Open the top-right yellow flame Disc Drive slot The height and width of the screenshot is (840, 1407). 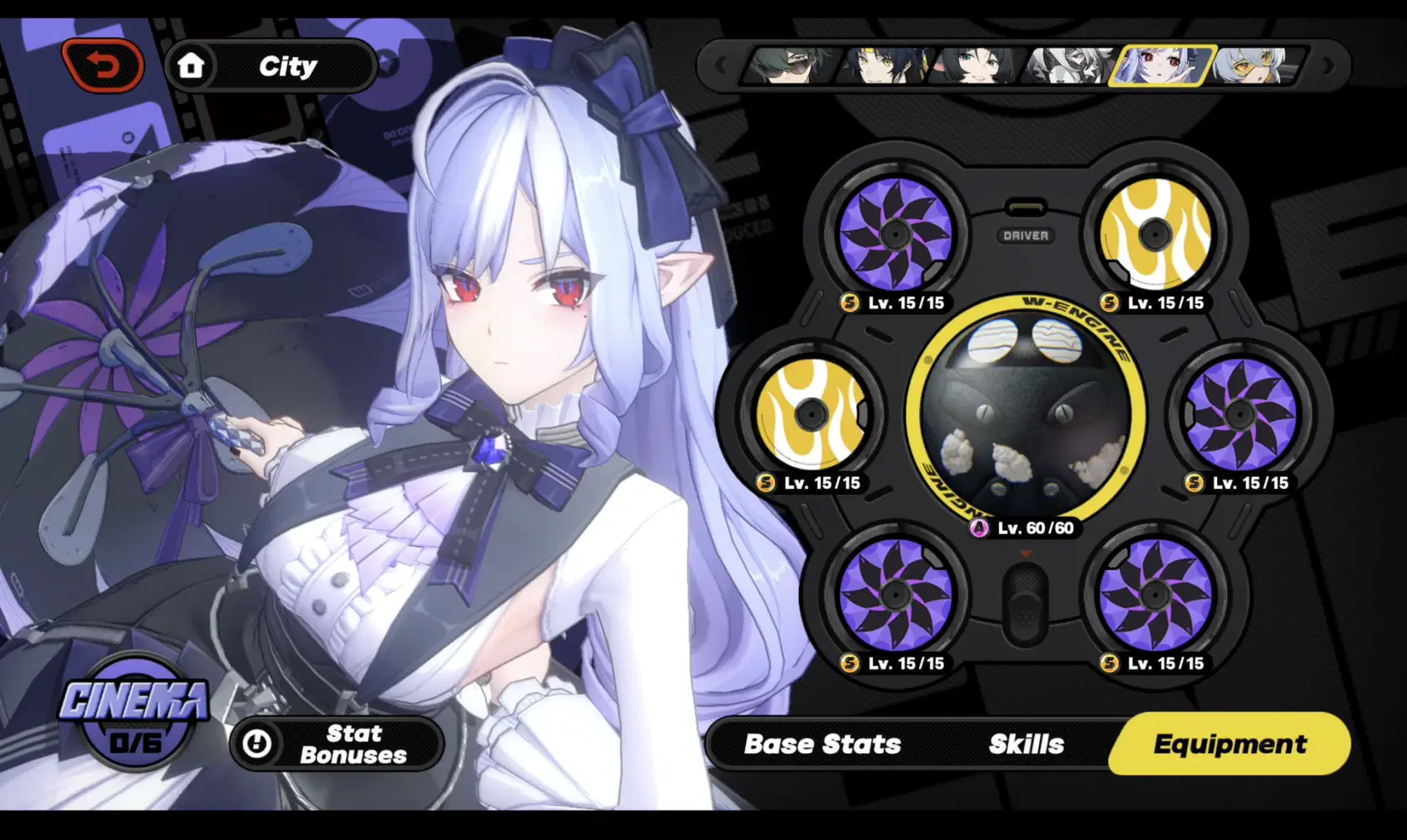[1155, 233]
